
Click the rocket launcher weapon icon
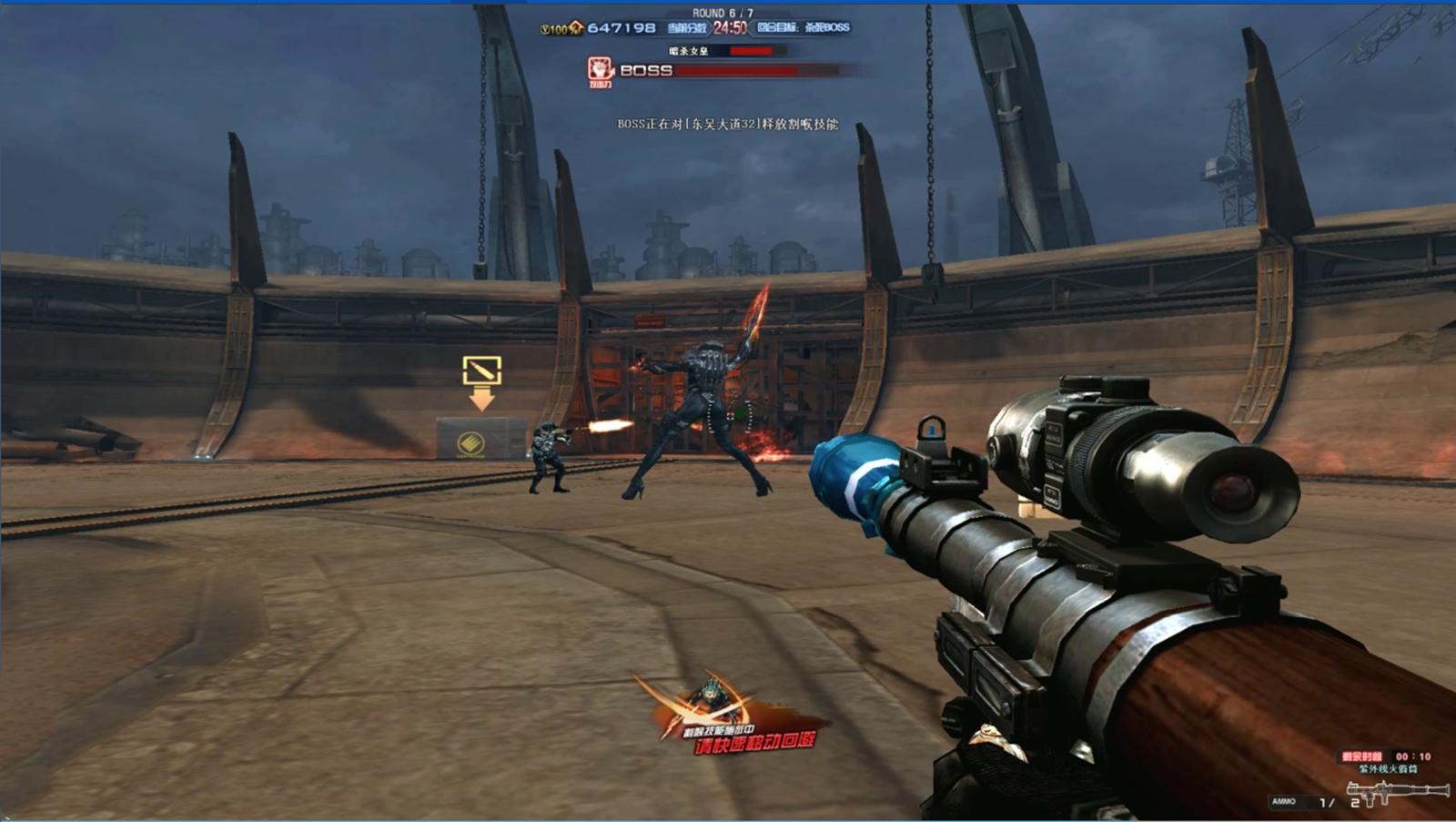[x=1396, y=794]
